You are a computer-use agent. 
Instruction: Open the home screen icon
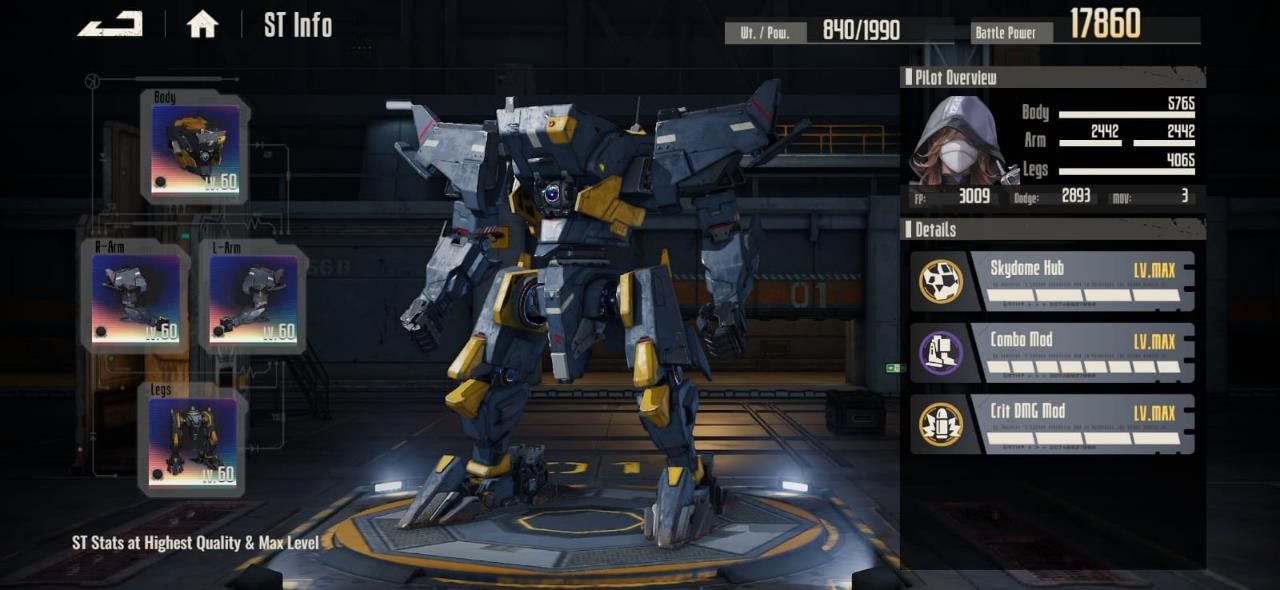point(202,25)
